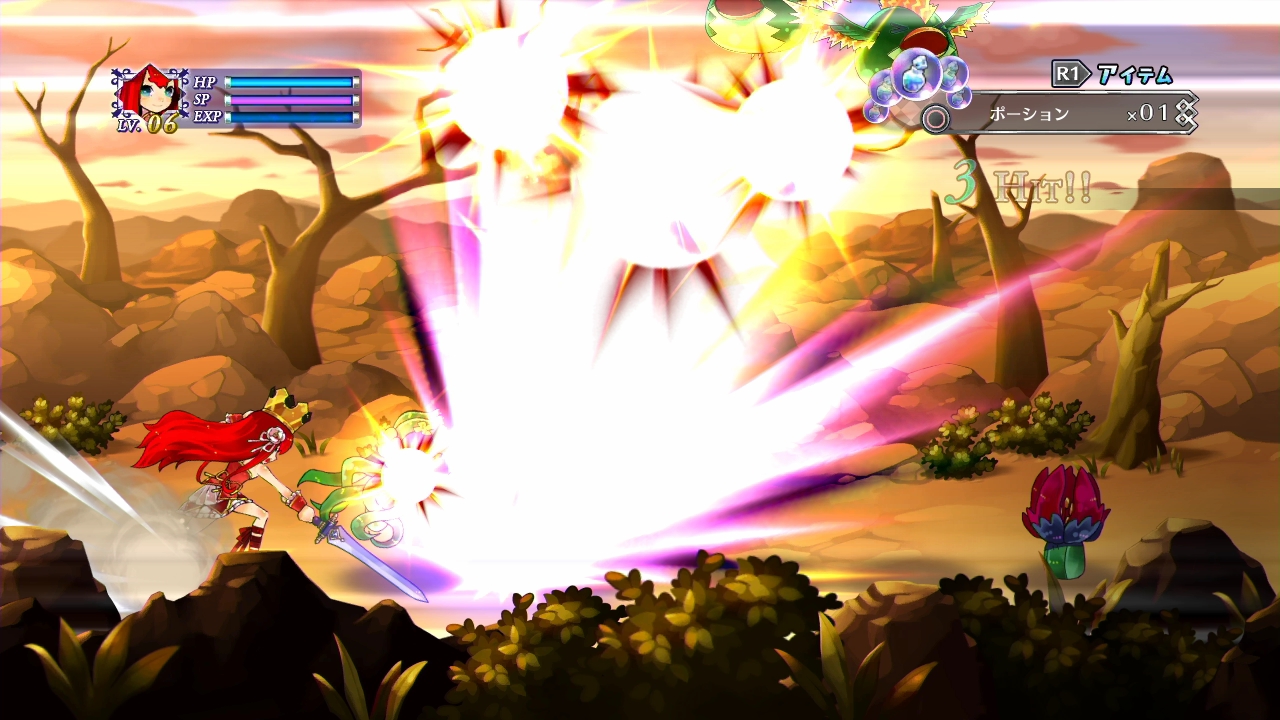Toggle the EXP bar display
The height and width of the screenshot is (720, 1280).
292,116
